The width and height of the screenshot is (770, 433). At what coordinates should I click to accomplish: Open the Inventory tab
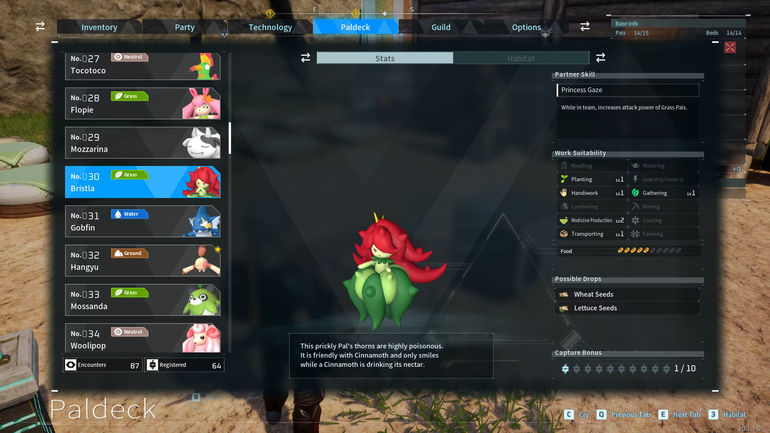click(99, 27)
